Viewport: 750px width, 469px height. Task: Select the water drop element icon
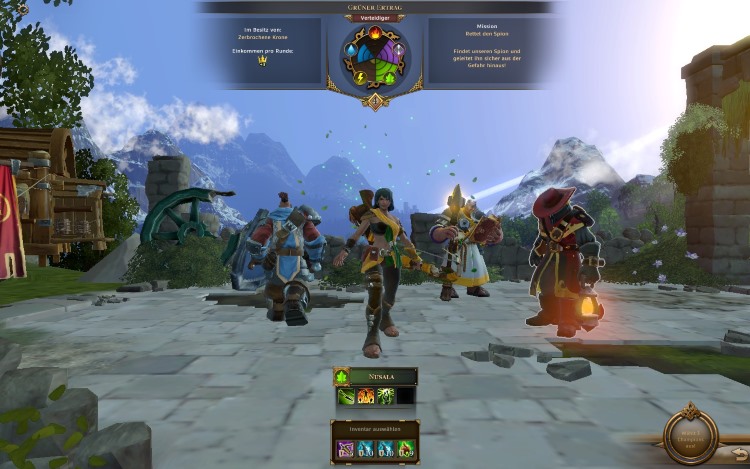pos(351,49)
